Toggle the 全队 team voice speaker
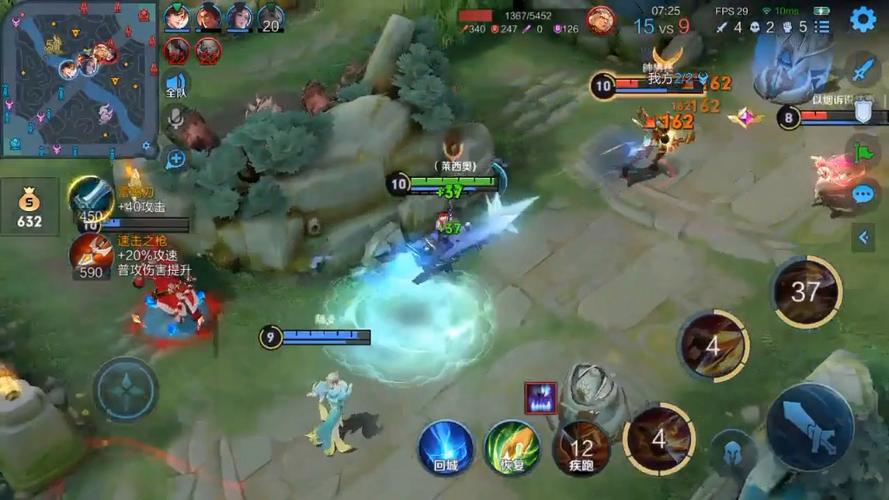Screen dimensions: 889x500 pyautogui.click(x=176, y=84)
